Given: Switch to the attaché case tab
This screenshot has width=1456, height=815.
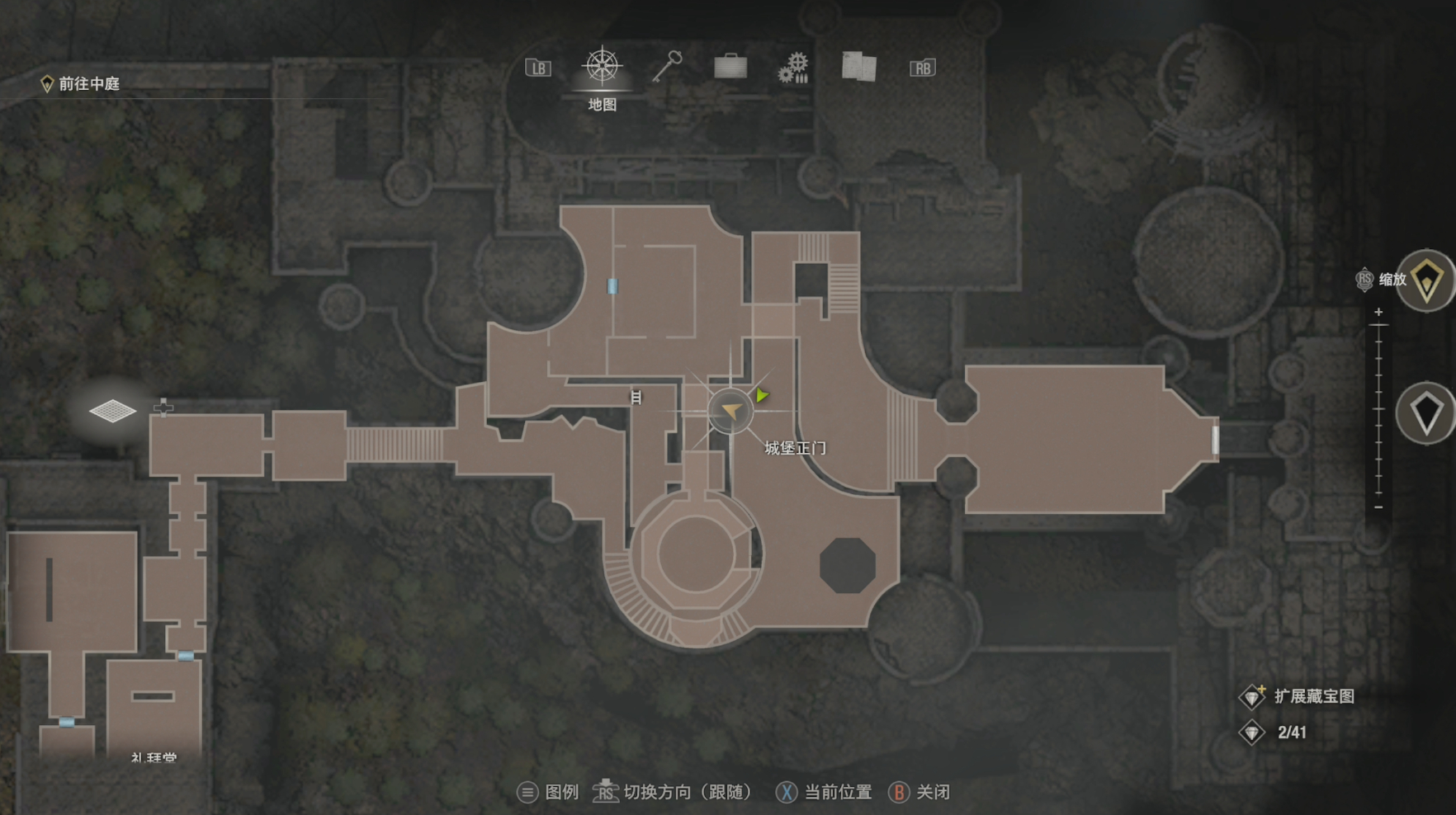Looking at the screenshot, I should coord(730,67).
